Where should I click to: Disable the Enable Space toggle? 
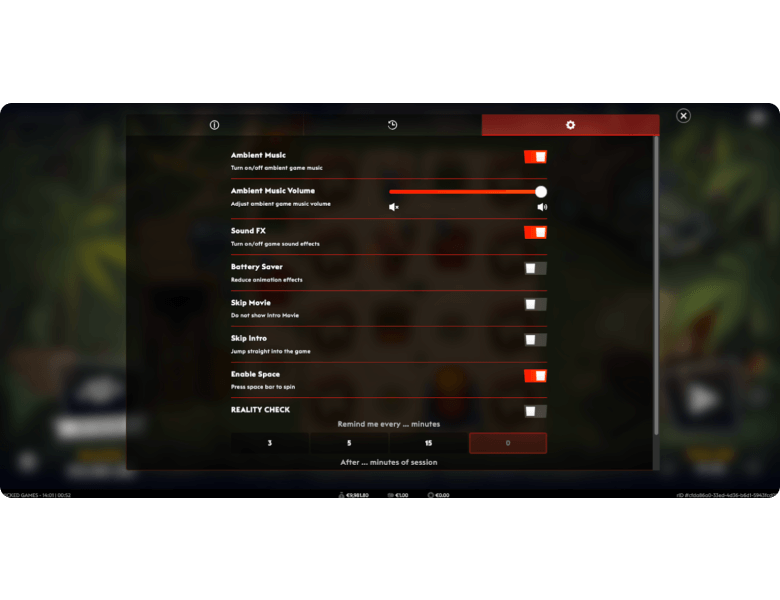point(535,376)
